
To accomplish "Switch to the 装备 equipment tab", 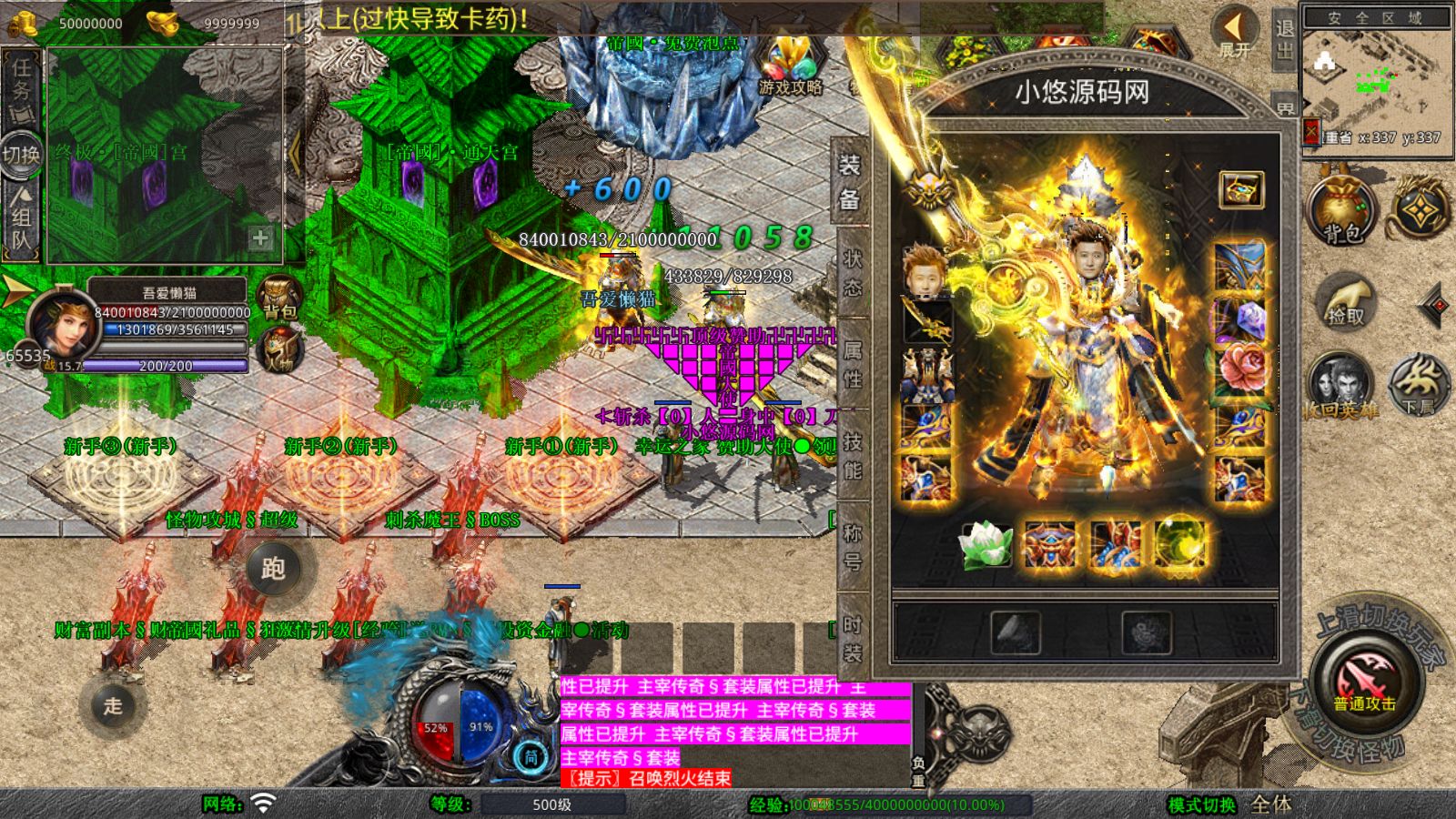I will 850,182.
